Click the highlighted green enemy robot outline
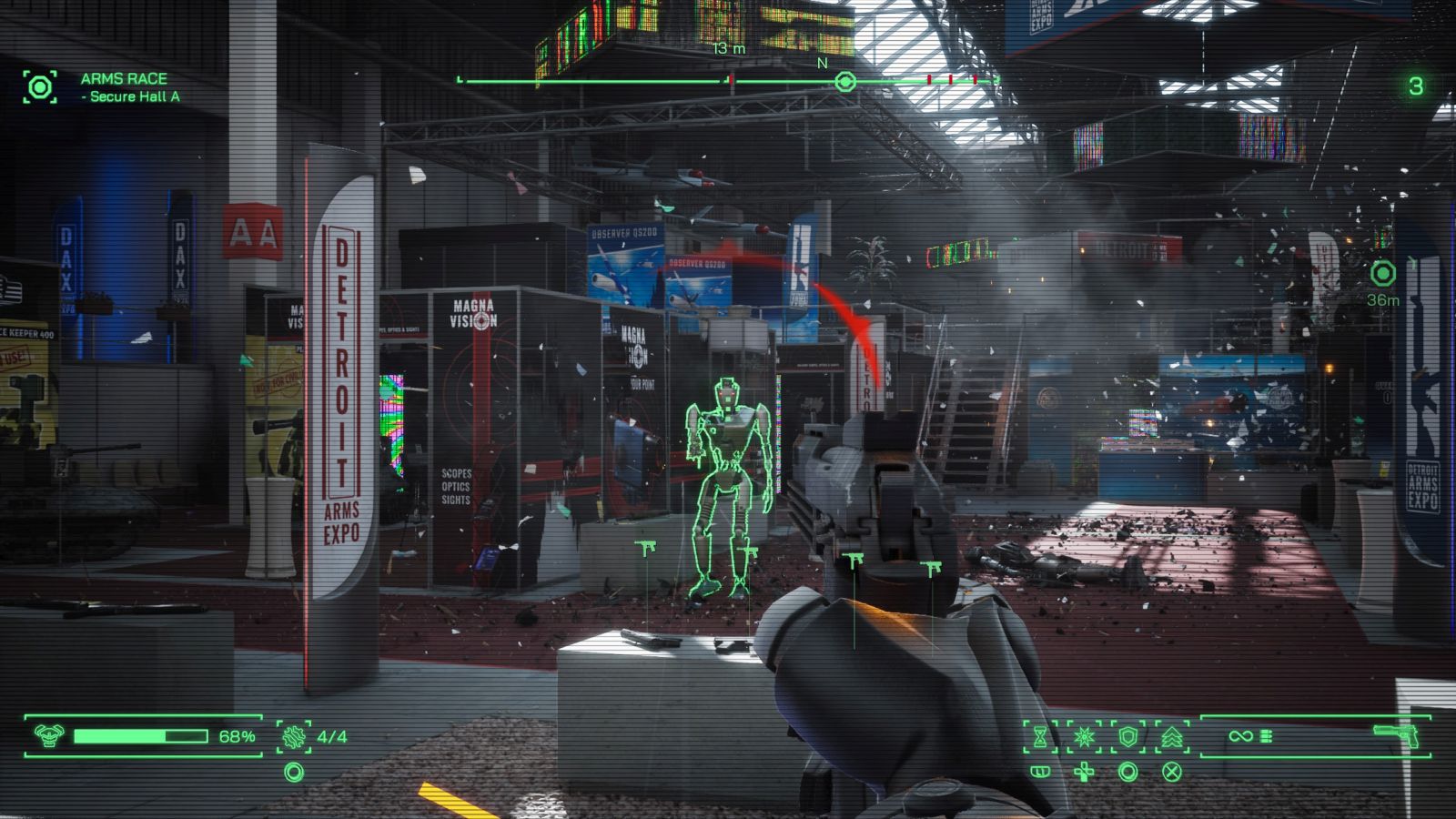Viewport: 1456px width, 819px height. (728, 473)
